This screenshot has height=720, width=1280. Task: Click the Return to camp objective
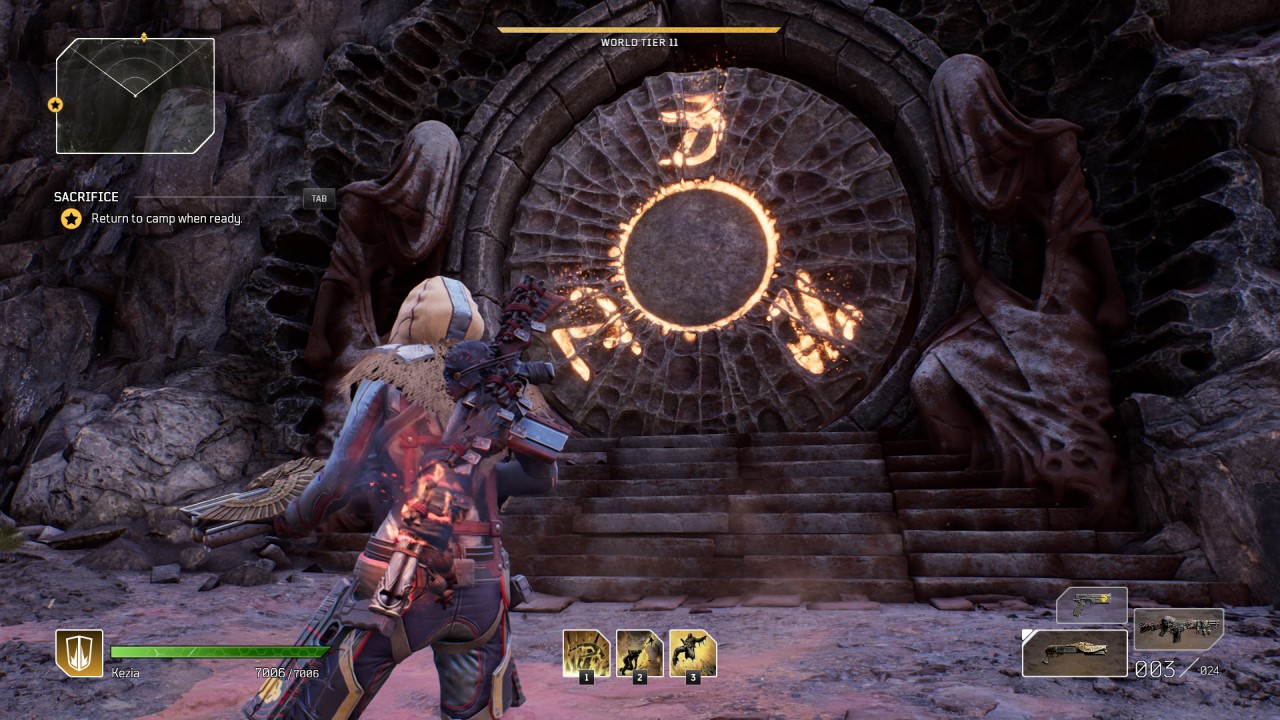[x=166, y=219]
